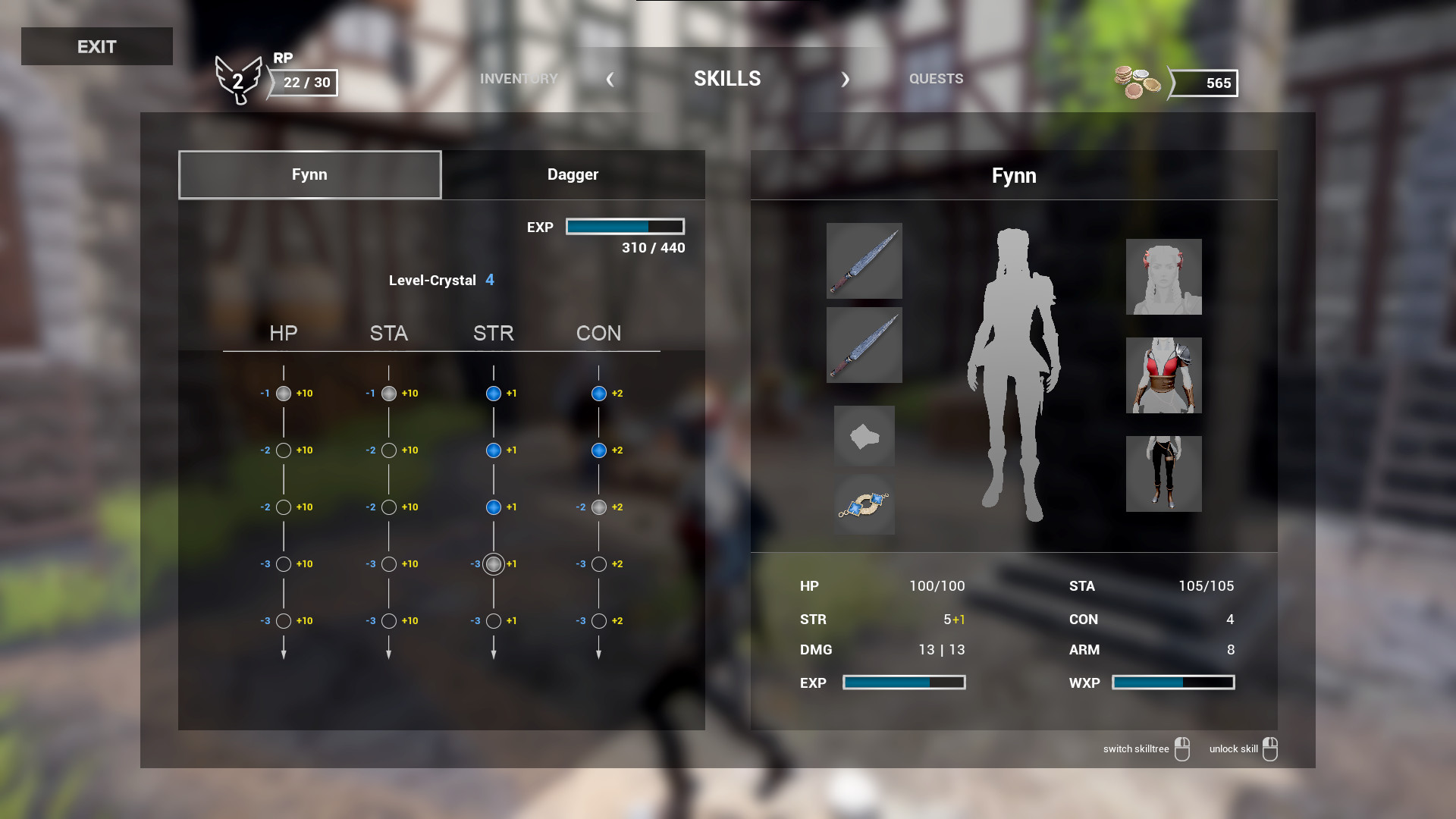Select the second dagger weapon icon
This screenshot has width=1456, height=819.
(864, 346)
